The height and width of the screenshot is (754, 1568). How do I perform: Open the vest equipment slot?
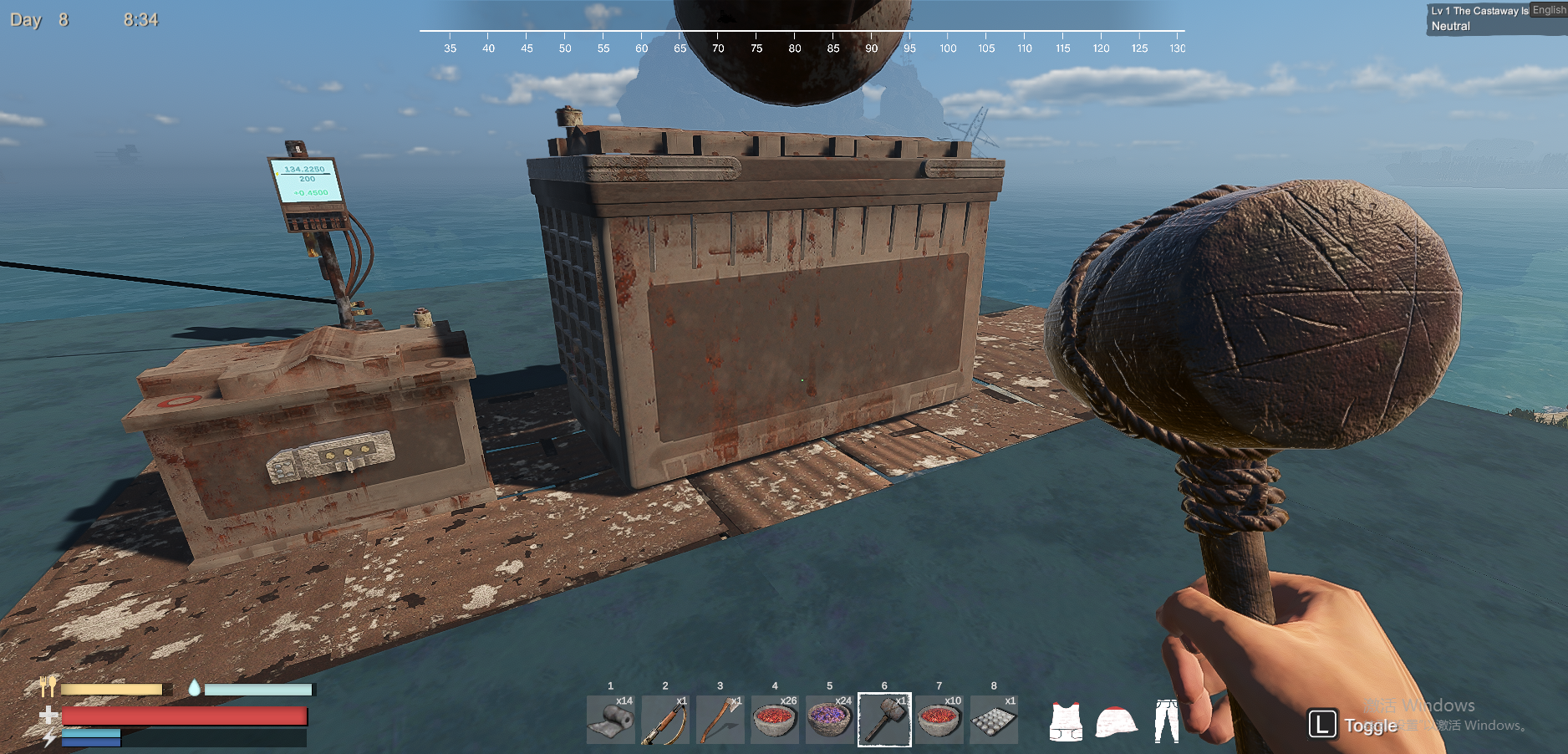click(1066, 721)
